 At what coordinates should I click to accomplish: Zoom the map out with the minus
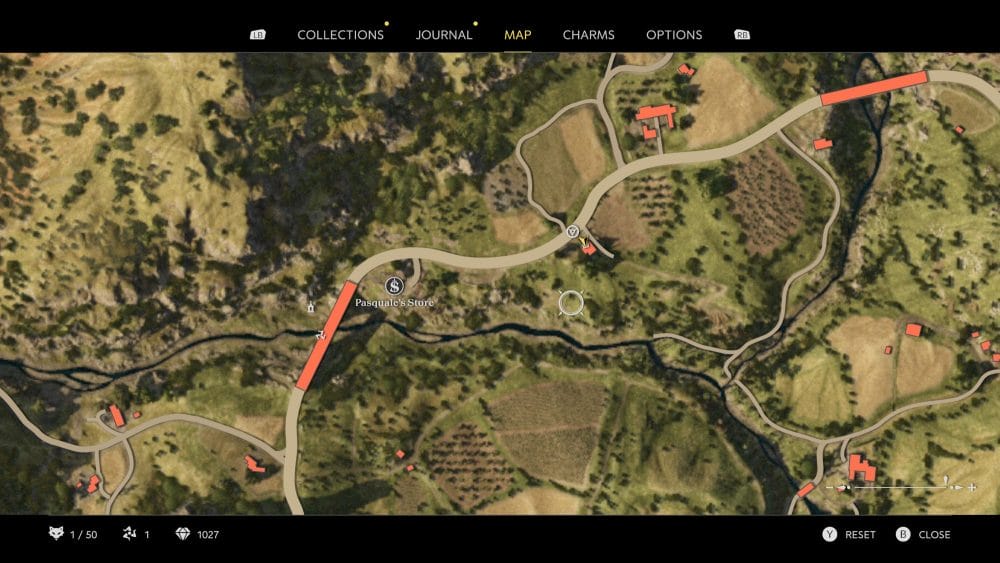point(829,487)
